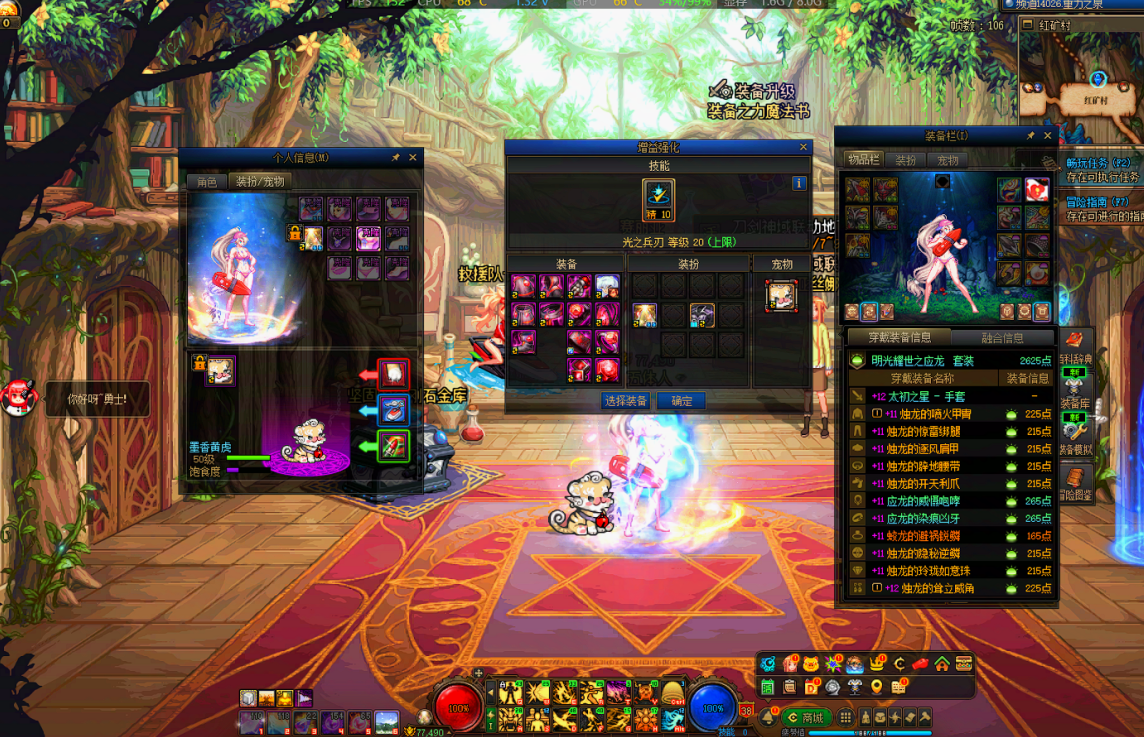Close the 装备栏 equipment window

[1048, 136]
